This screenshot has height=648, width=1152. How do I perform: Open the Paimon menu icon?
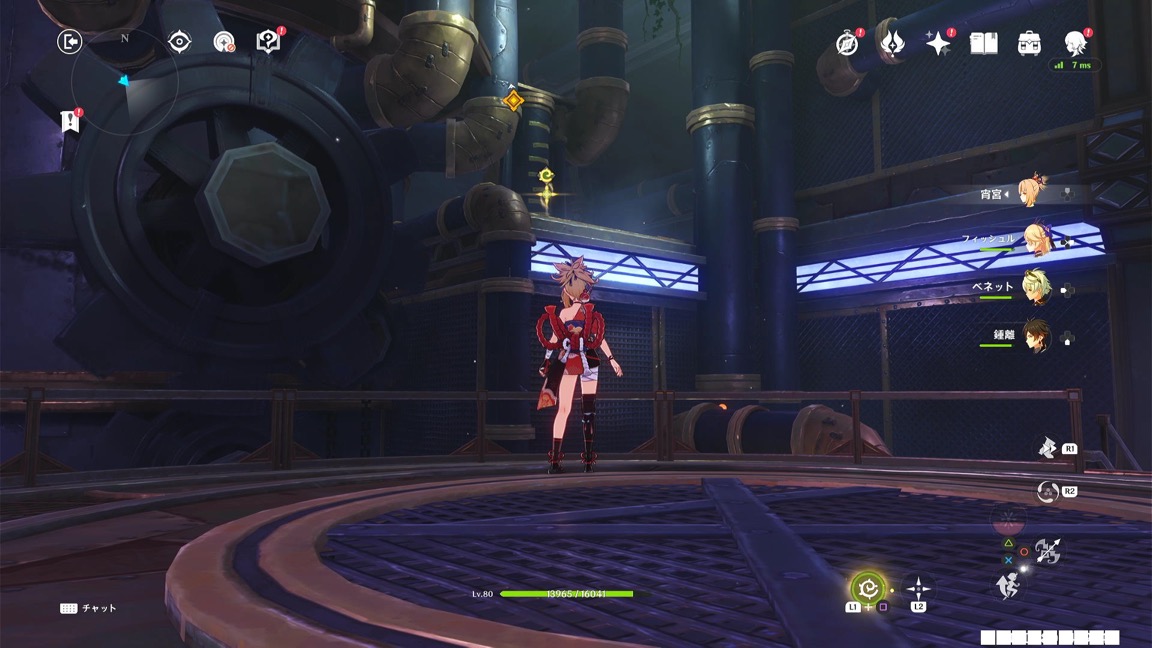[x=1075, y=42]
